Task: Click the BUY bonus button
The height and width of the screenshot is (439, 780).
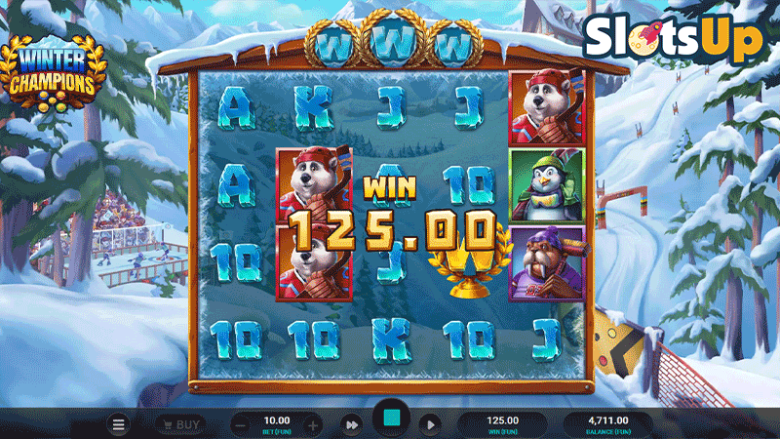Action: pyautogui.click(x=181, y=425)
